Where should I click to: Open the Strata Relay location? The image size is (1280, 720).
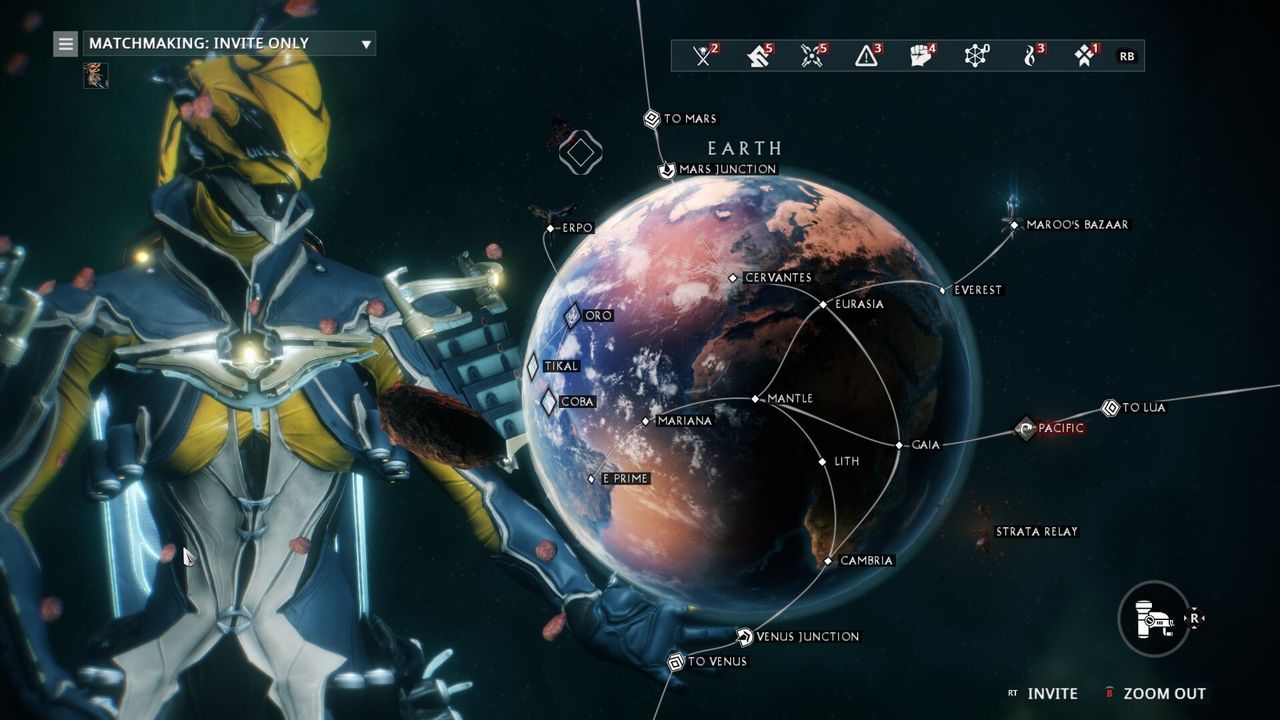coord(1038,532)
